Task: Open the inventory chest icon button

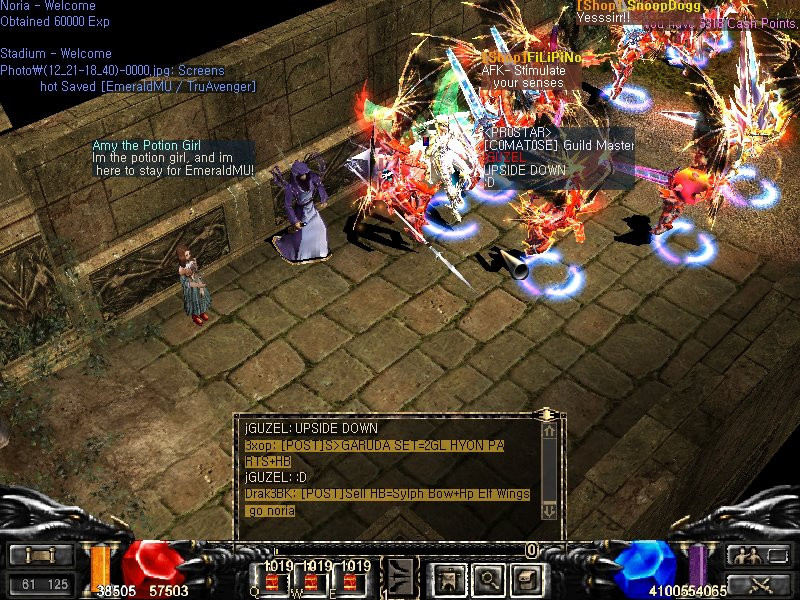Action: click(526, 578)
